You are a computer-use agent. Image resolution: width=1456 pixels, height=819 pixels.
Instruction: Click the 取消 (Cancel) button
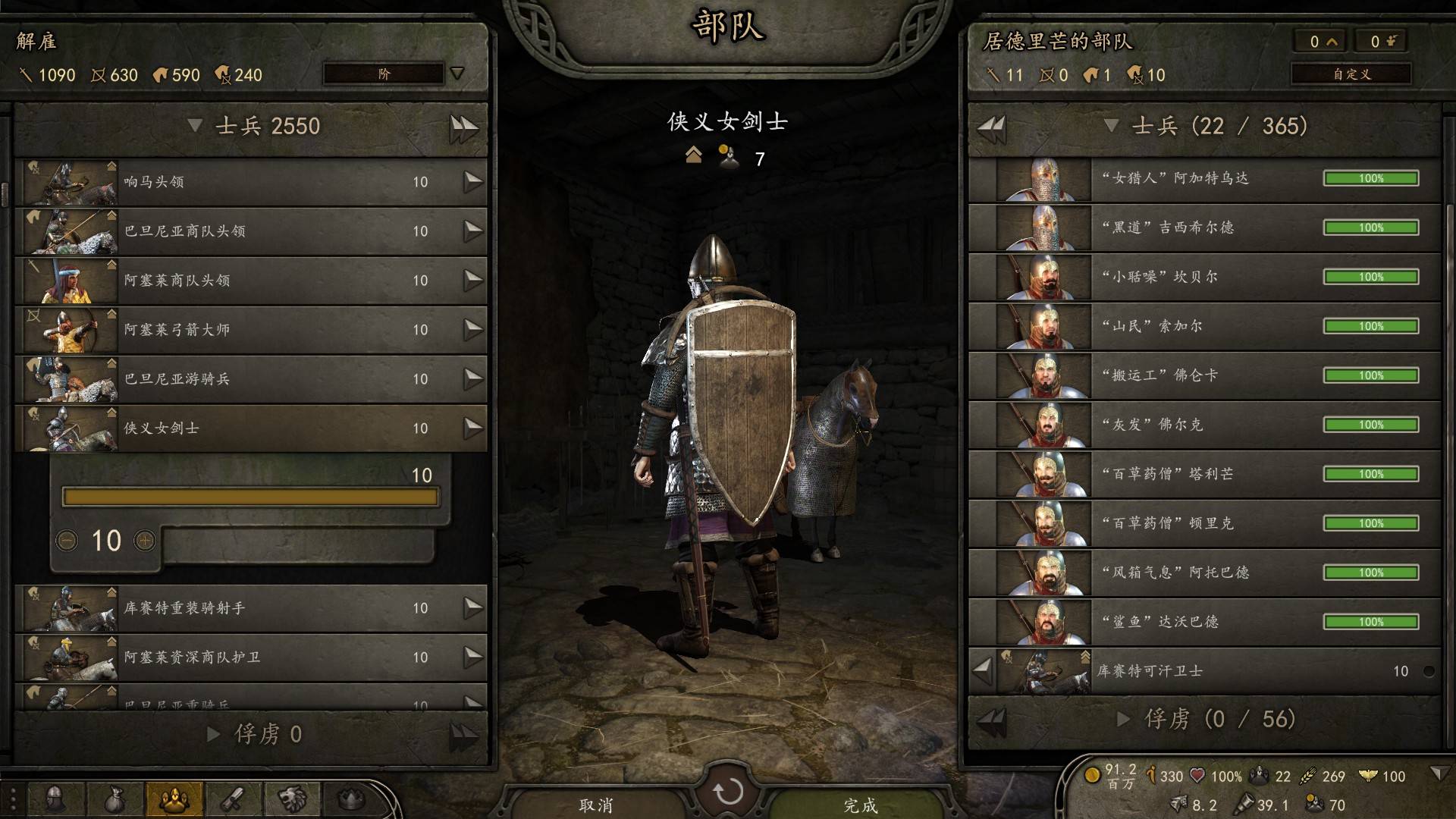[596, 804]
